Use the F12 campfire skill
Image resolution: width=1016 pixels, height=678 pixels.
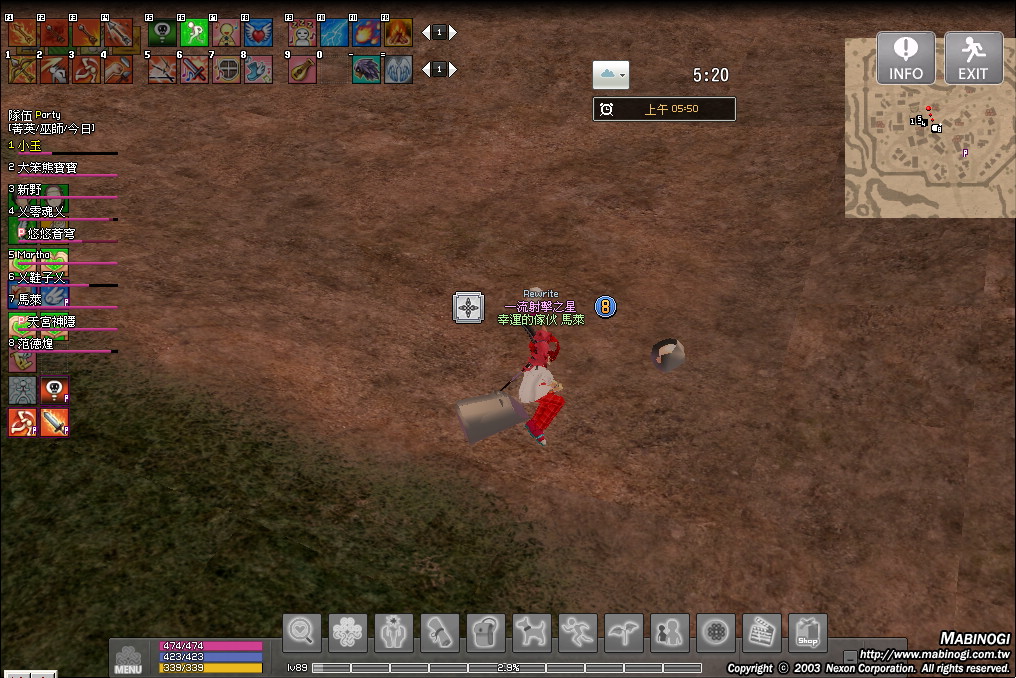[398, 33]
